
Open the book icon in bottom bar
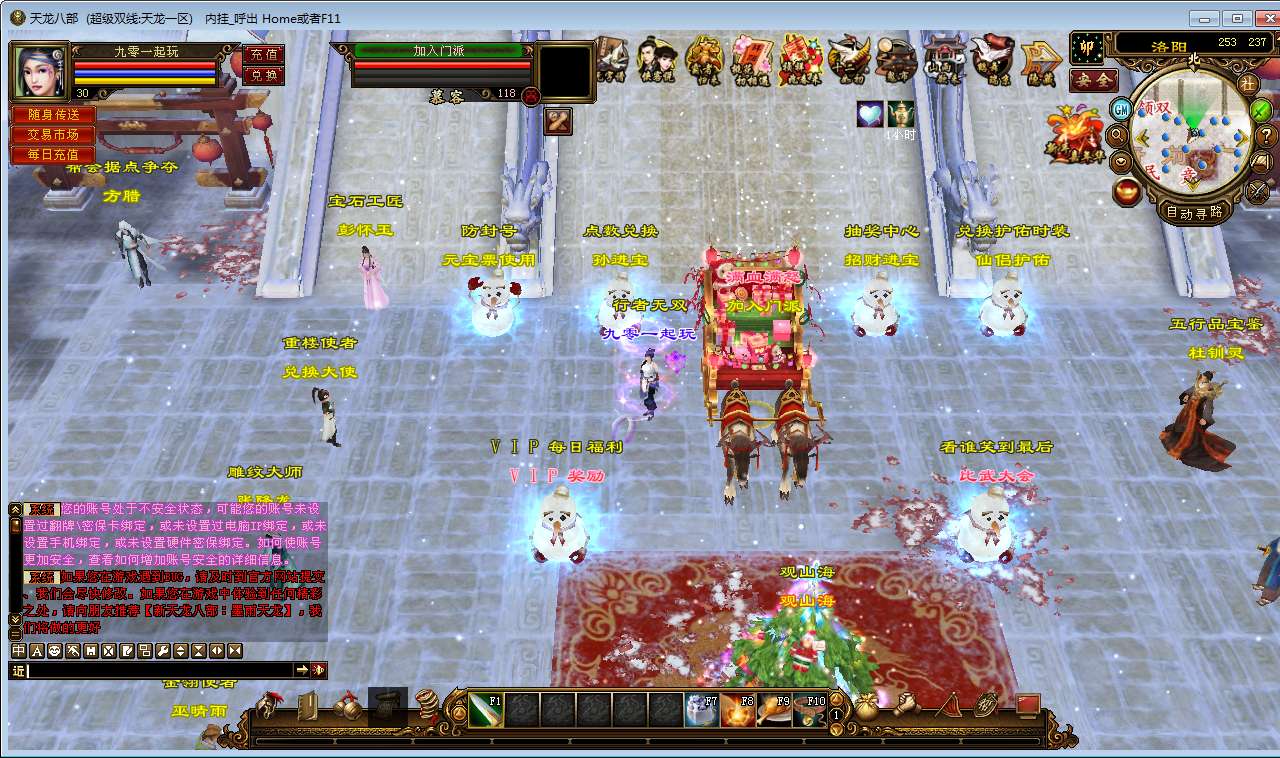click(x=308, y=706)
